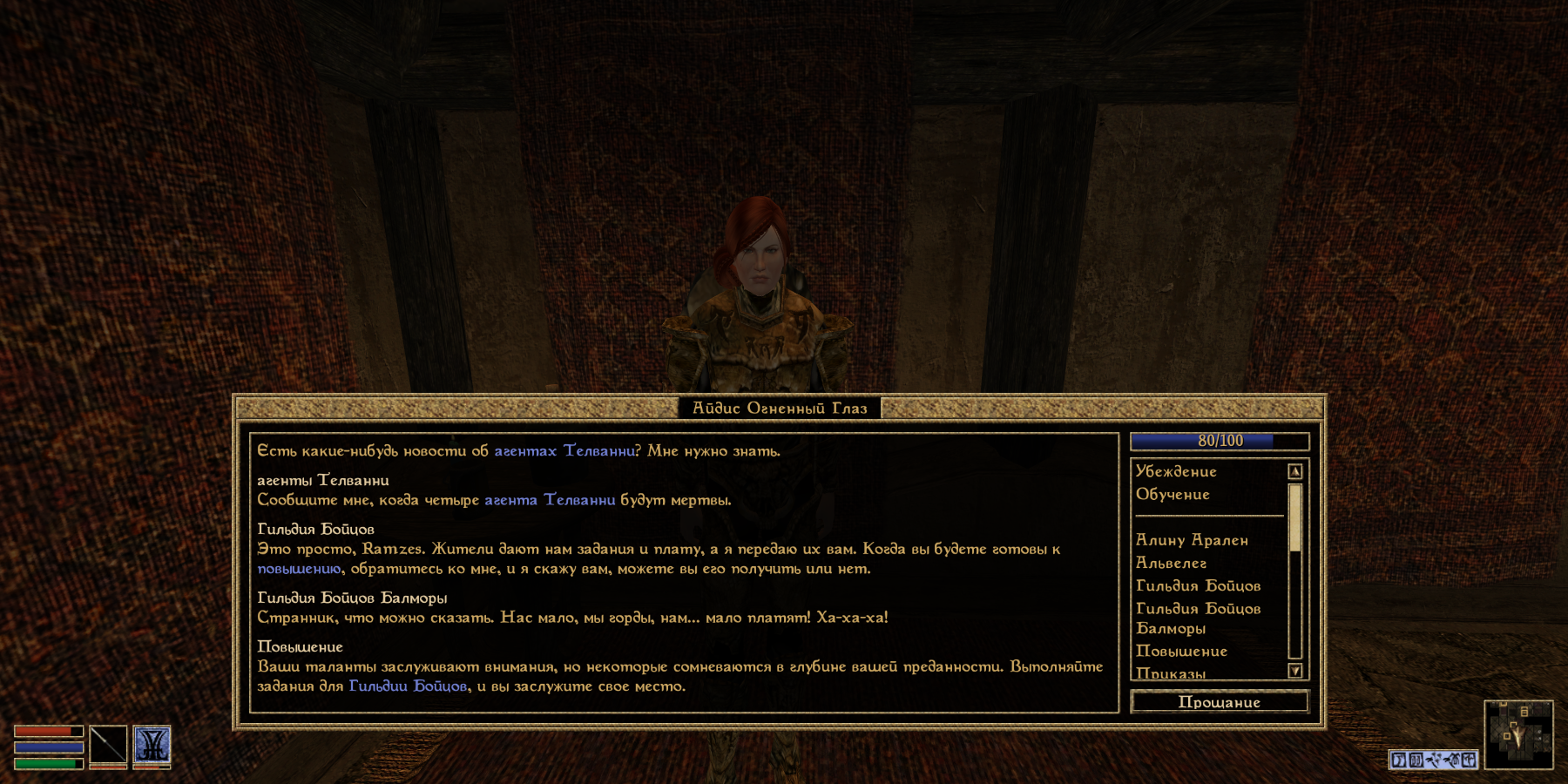This screenshot has width=1568, height=784.
Task: Click the blue агентах Телванни link
Action: coord(564,451)
